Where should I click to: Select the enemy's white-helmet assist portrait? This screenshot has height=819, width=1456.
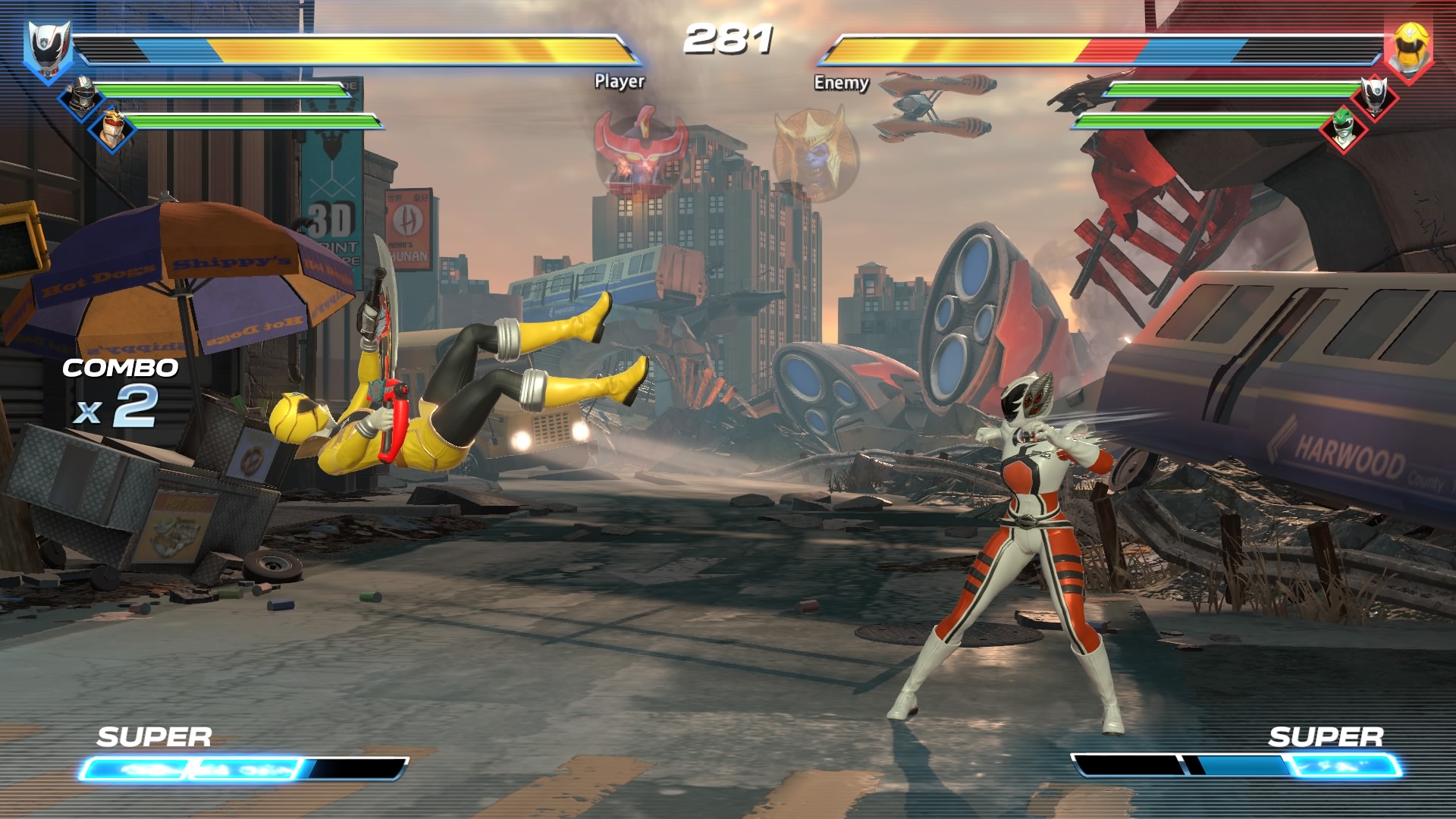tap(1374, 96)
